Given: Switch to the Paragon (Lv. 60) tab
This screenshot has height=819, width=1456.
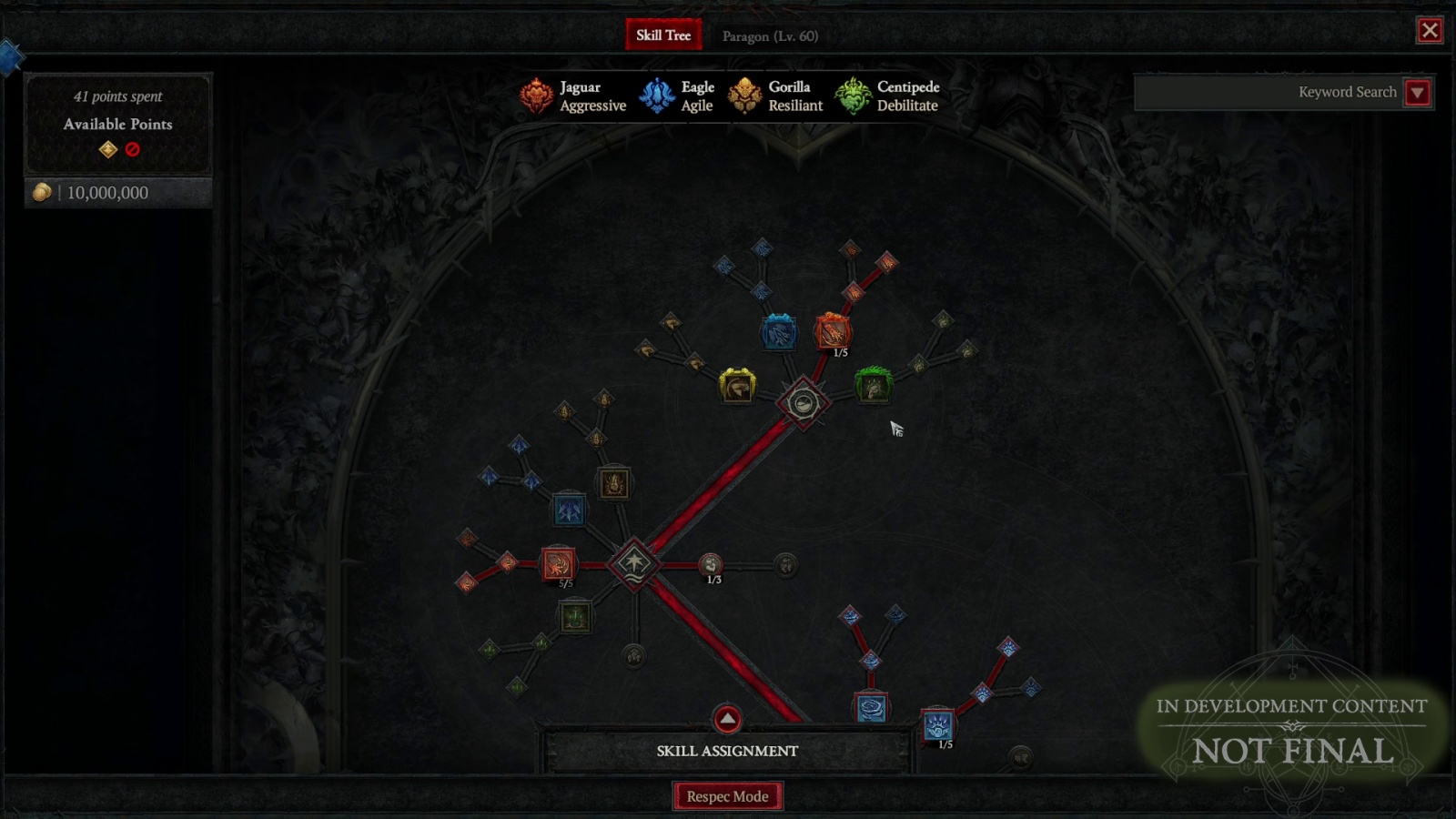Looking at the screenshot, I should click(769, 35).
